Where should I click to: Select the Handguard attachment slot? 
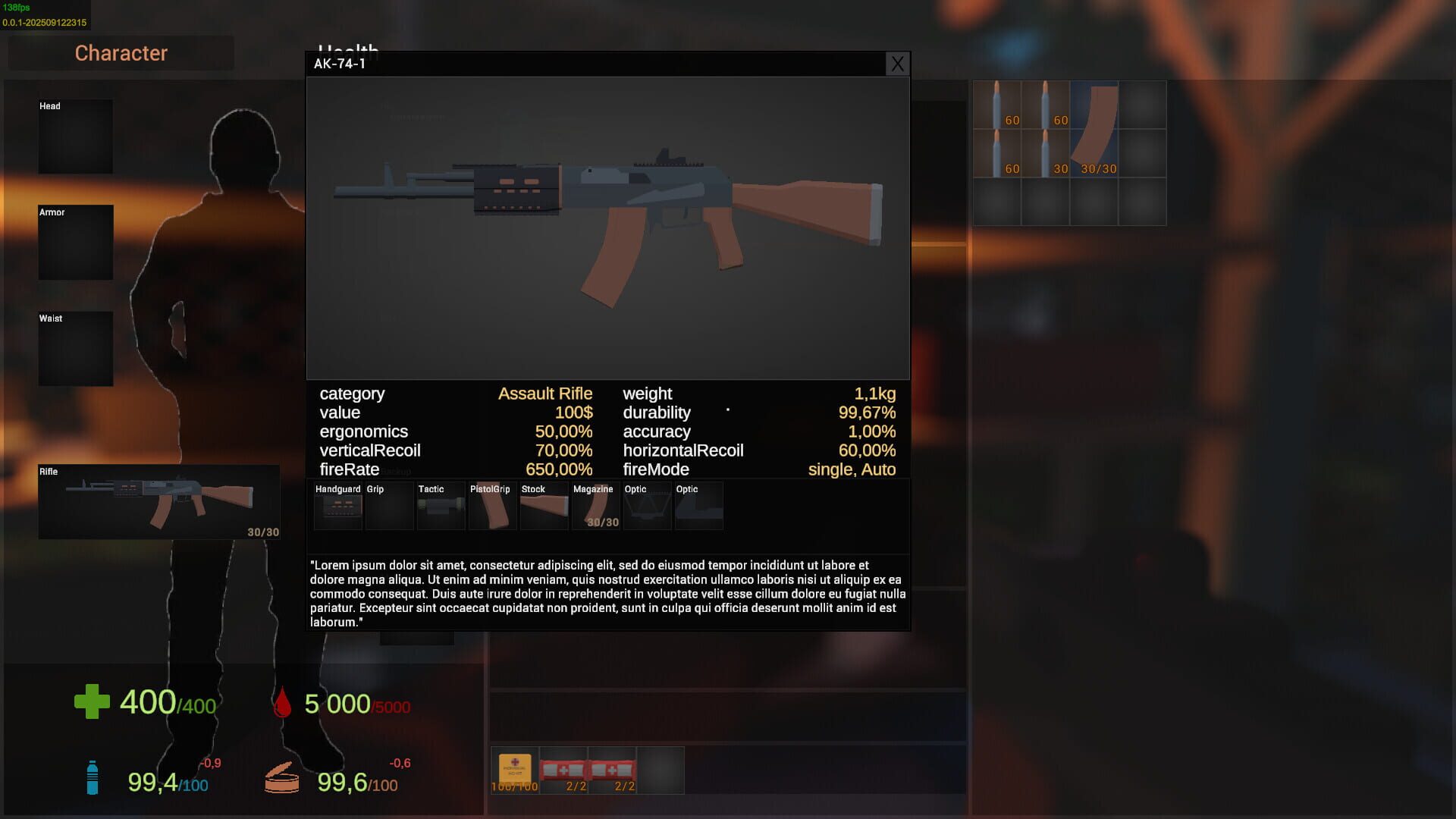tap(337, 506)
